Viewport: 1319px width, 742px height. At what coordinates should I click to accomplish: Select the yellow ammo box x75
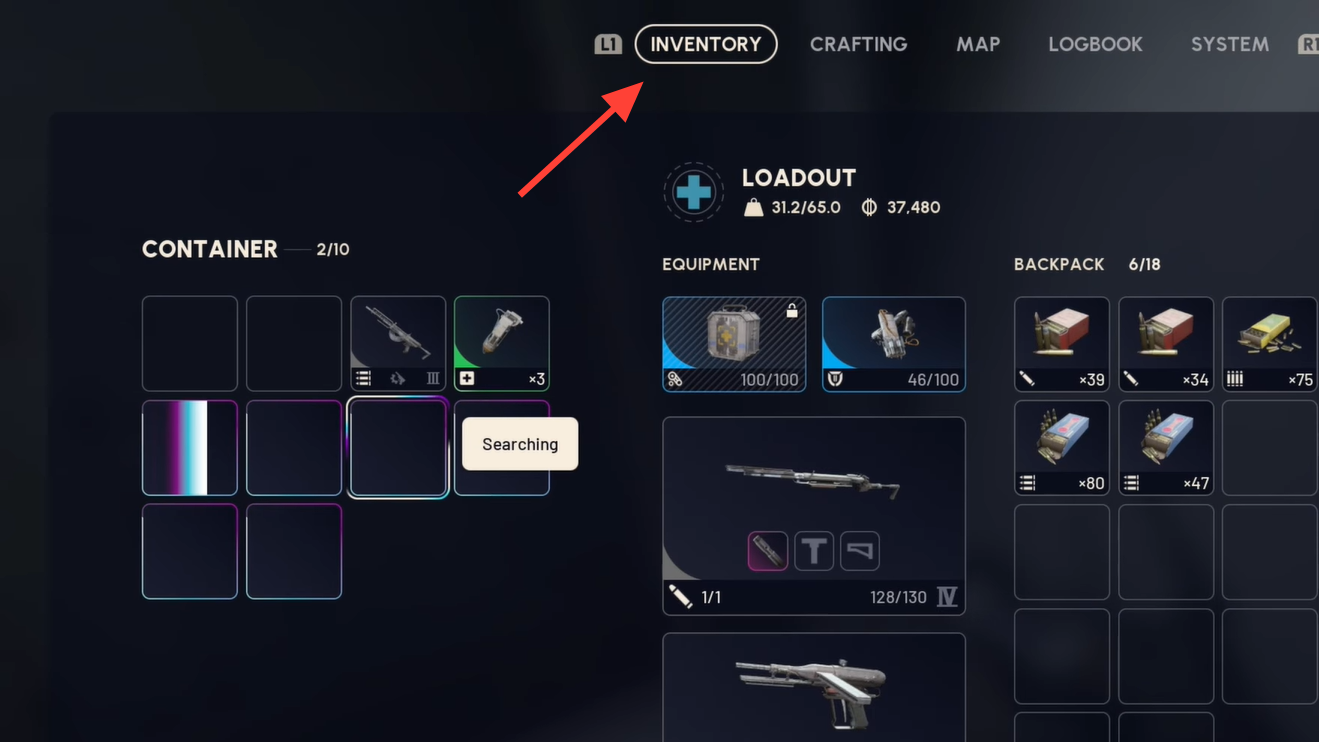click(1269, 343)
